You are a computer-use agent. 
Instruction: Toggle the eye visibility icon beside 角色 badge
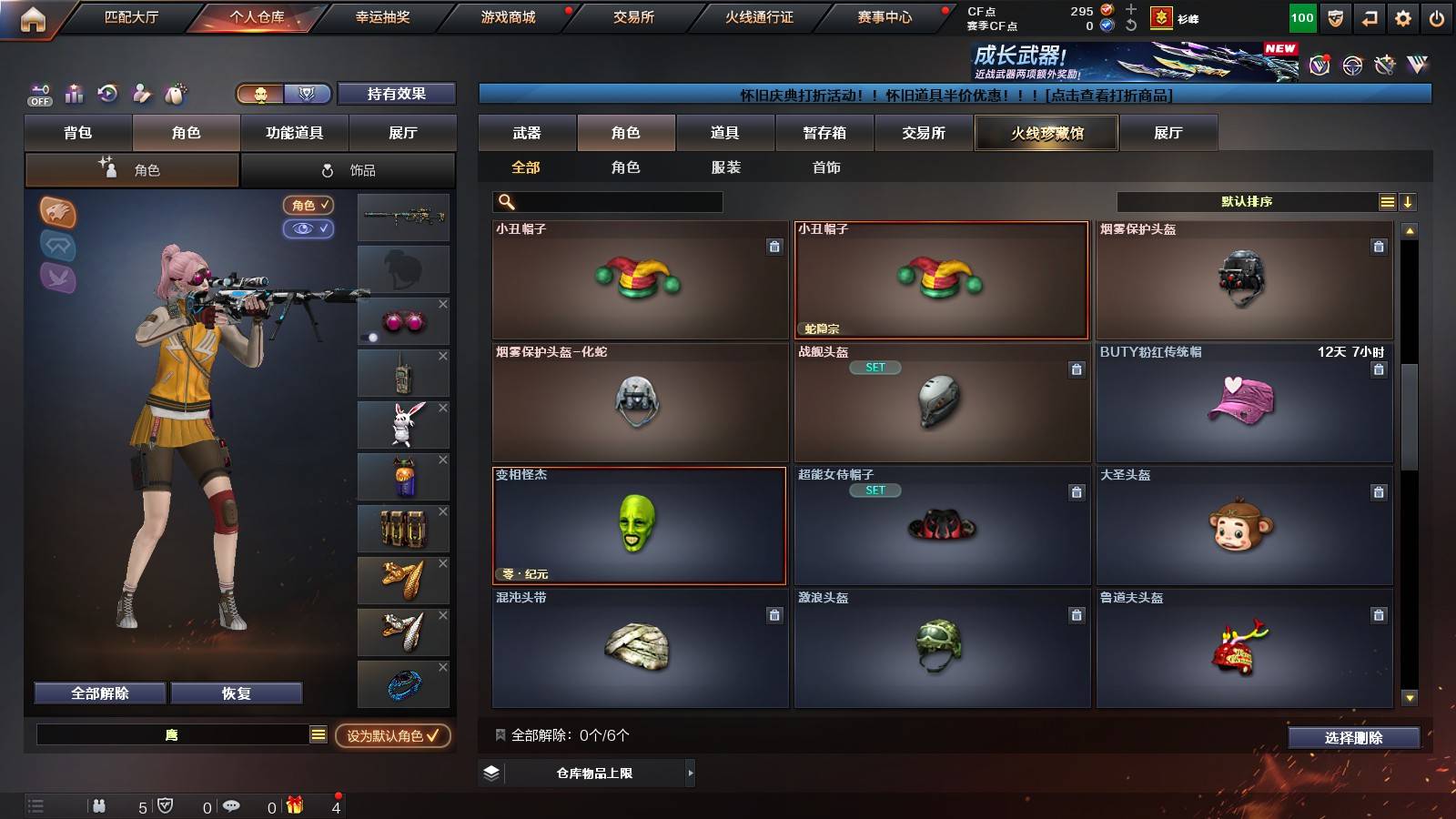[309, 229]
